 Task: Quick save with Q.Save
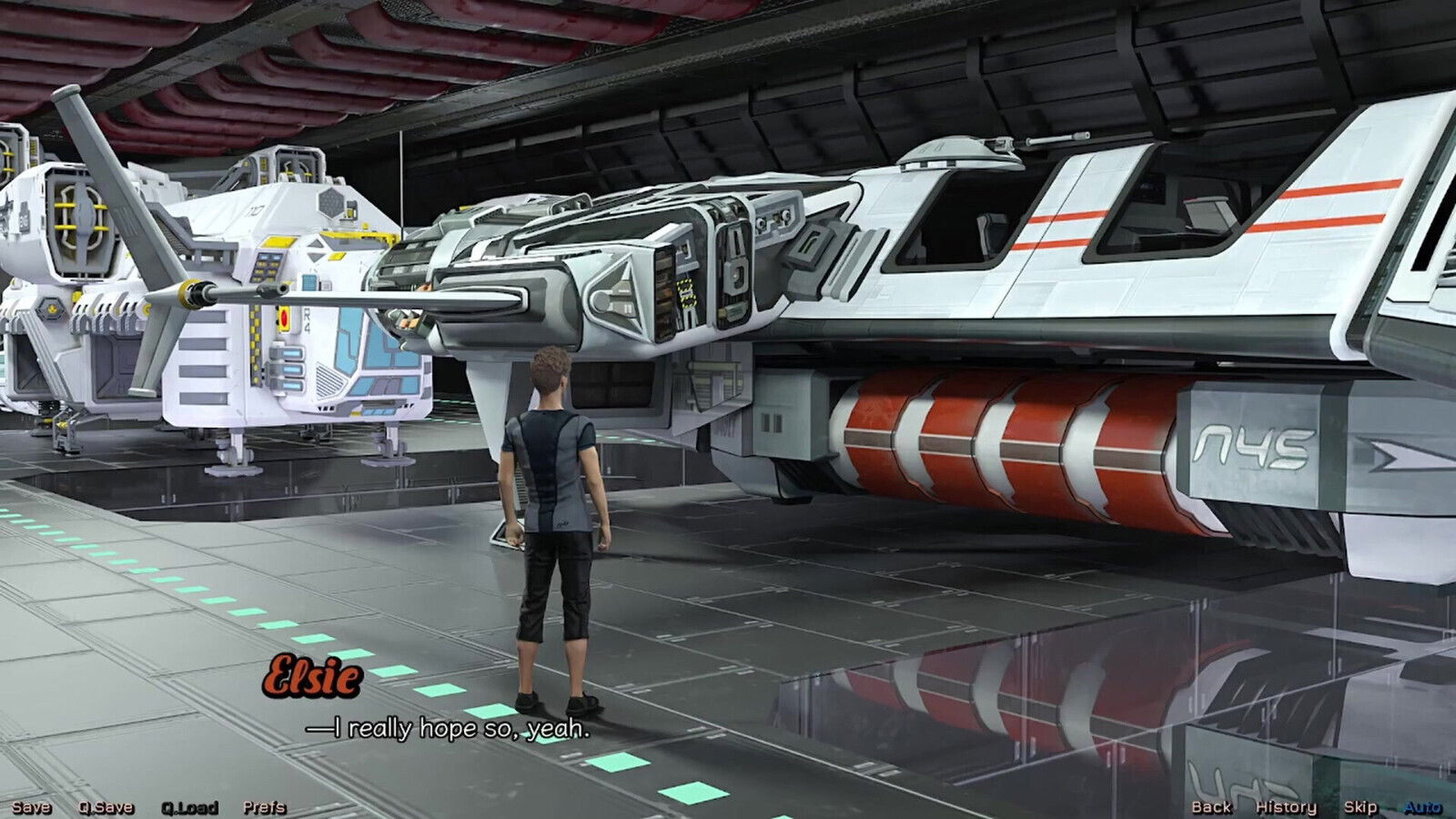tap(106, 807)
